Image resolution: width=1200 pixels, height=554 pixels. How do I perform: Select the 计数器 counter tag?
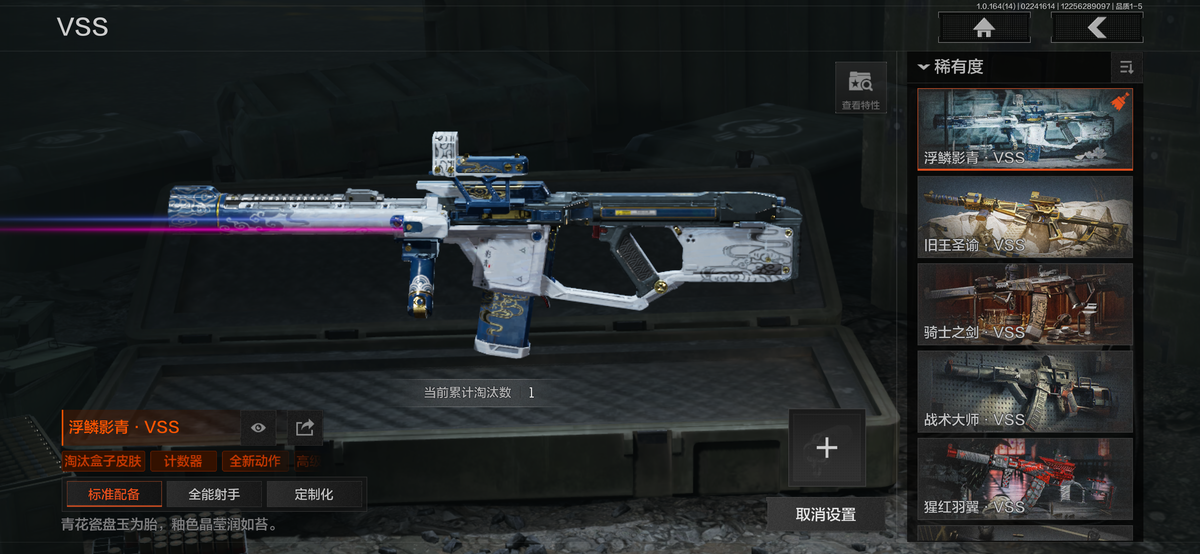coord(183,461)
